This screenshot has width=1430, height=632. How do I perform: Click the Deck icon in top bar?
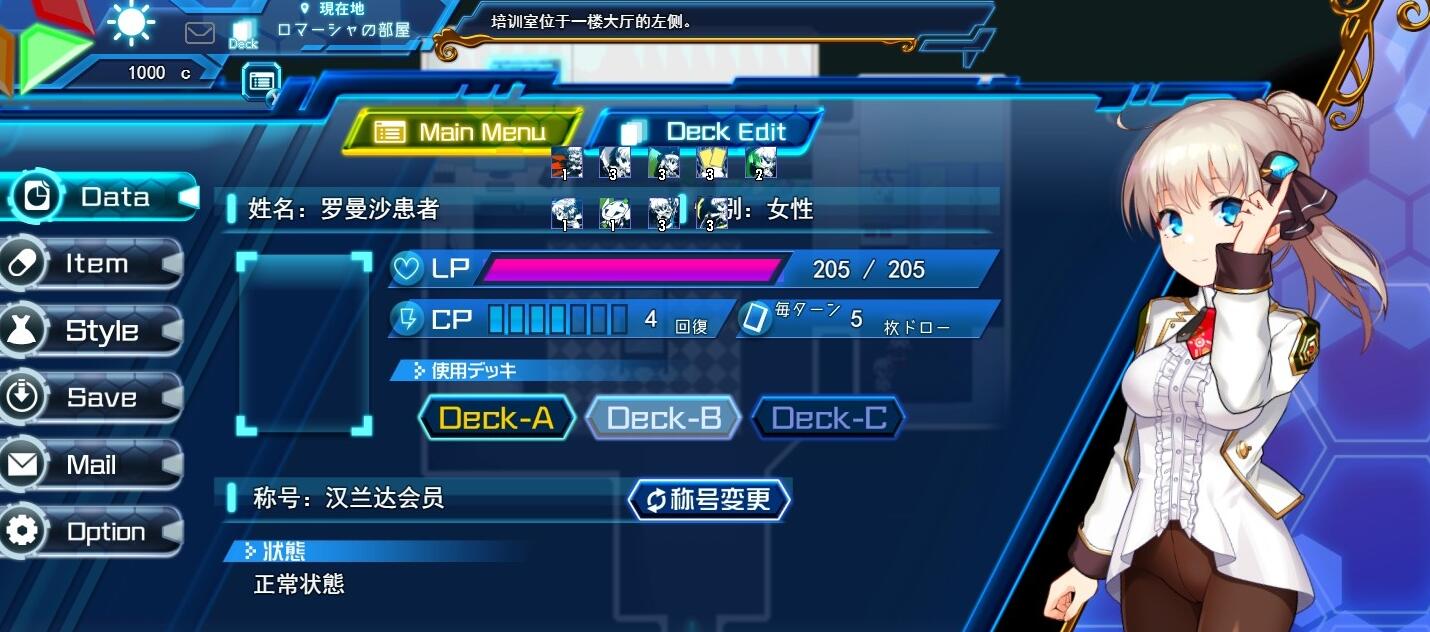pyautogui.click(x=243, y=35)
